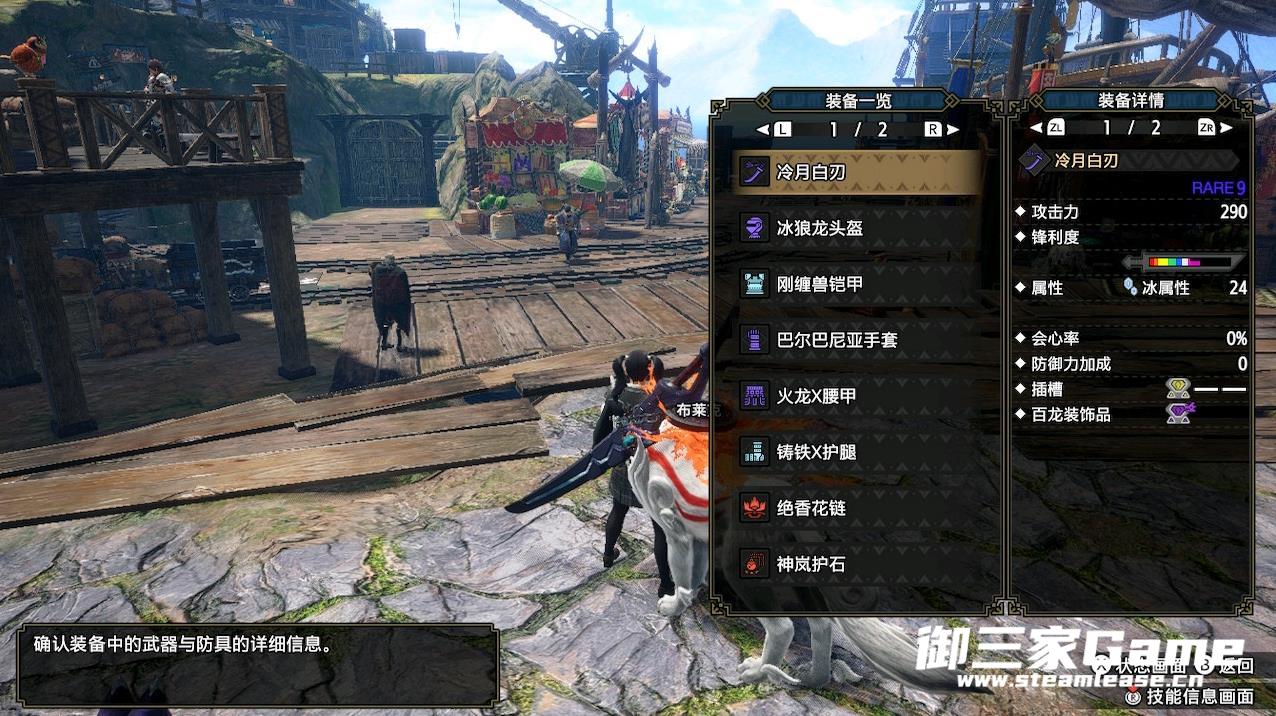Select the 绝香花链 petalace row
The width and height of the screenshot is (1276, 716).
[x=857, y=508]
